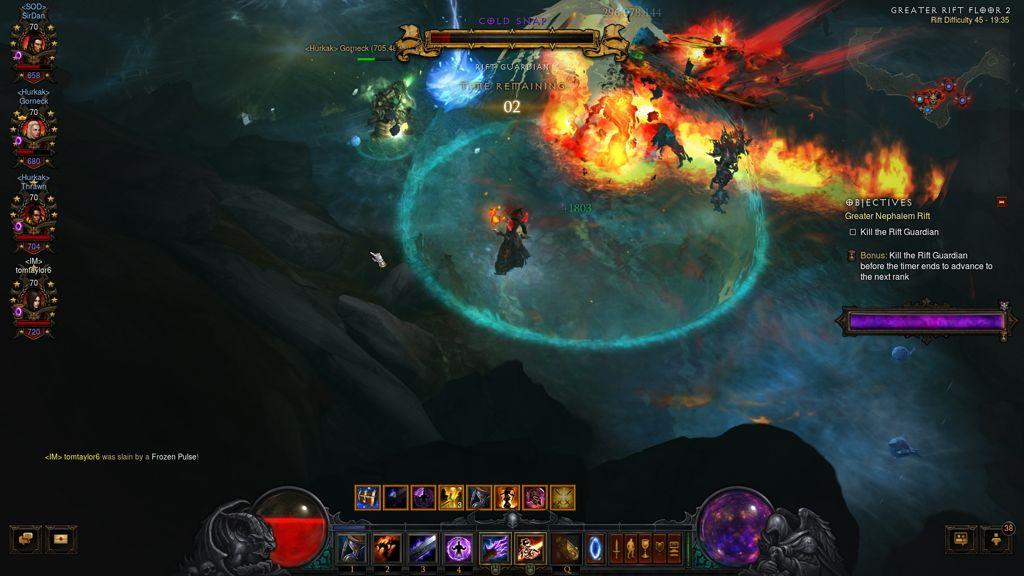
Task: Click the treasure chest buff icon
Action: coord(367,496)
